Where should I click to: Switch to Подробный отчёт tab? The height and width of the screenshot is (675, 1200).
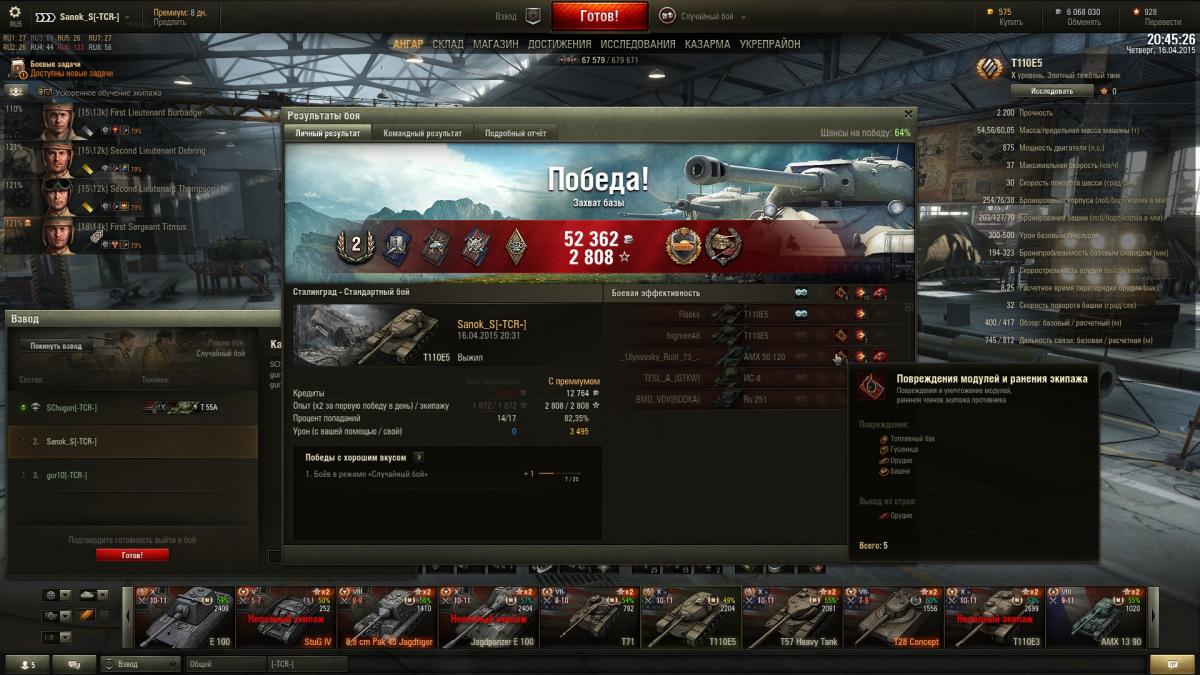[515, 133]
